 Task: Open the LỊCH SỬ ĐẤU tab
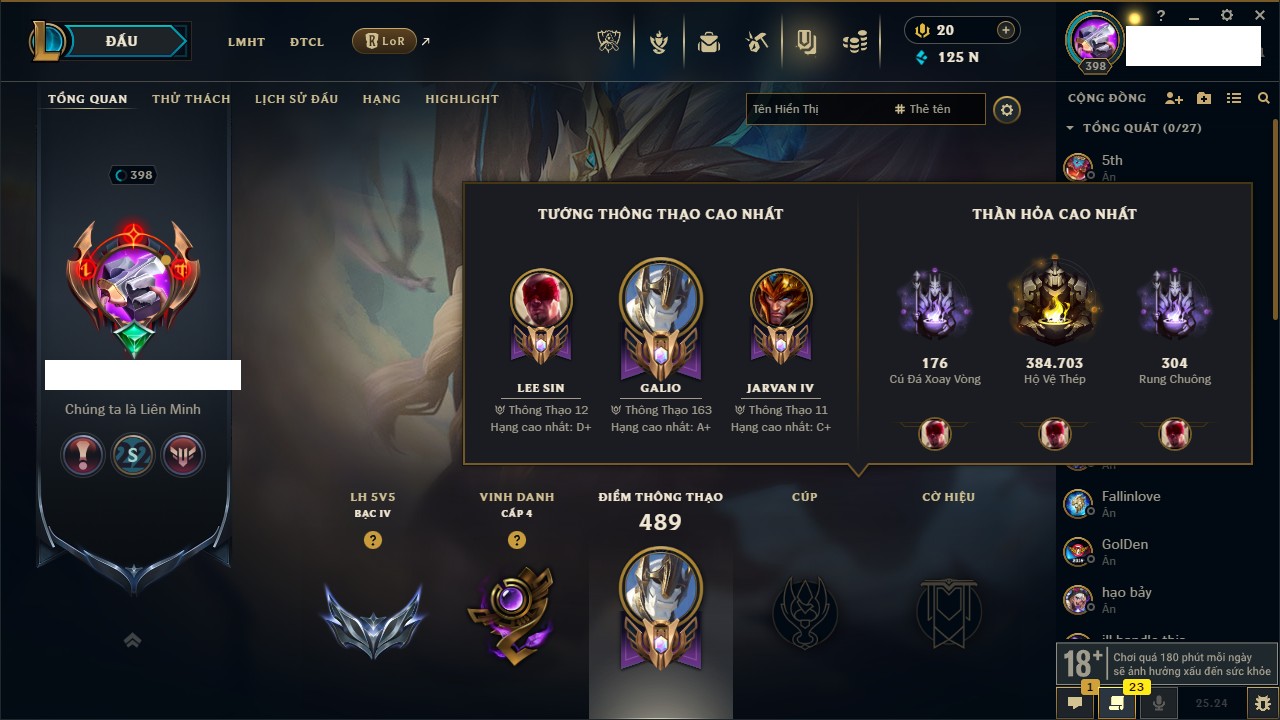(296, 99)
